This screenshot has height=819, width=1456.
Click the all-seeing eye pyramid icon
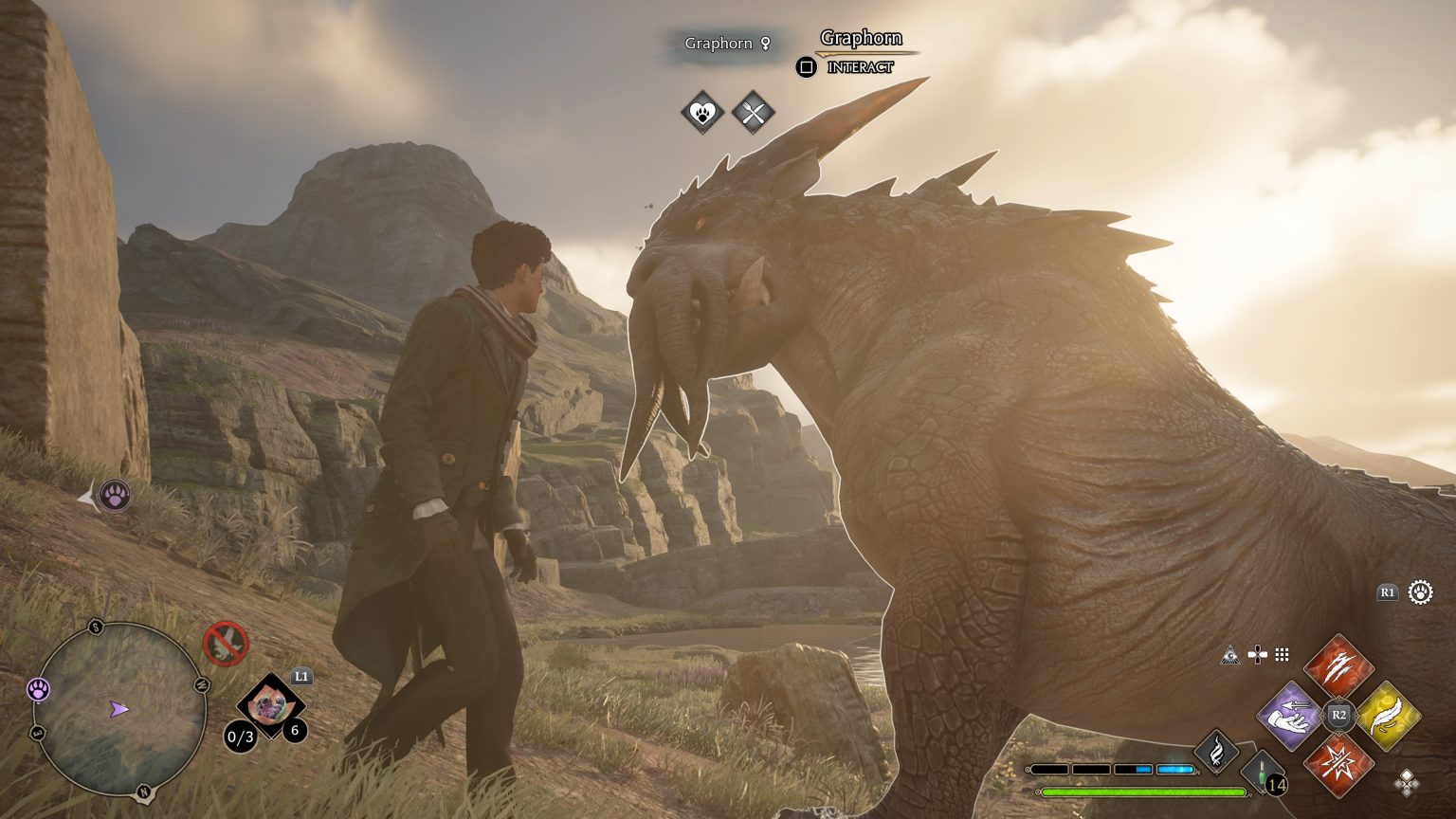pos(1230,655)
